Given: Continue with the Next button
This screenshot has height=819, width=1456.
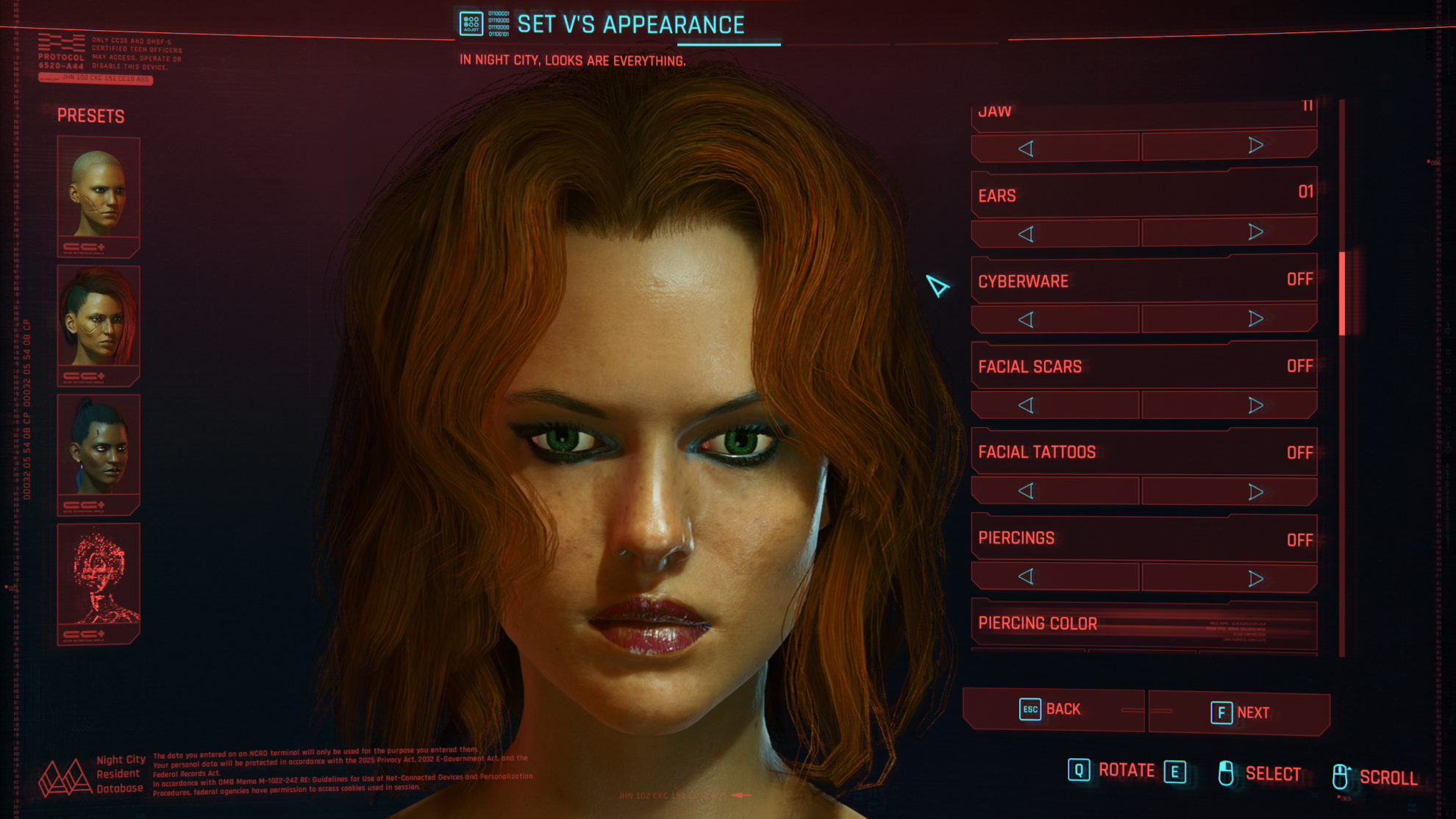Looking at the screenshot, I should [1240, 712].
